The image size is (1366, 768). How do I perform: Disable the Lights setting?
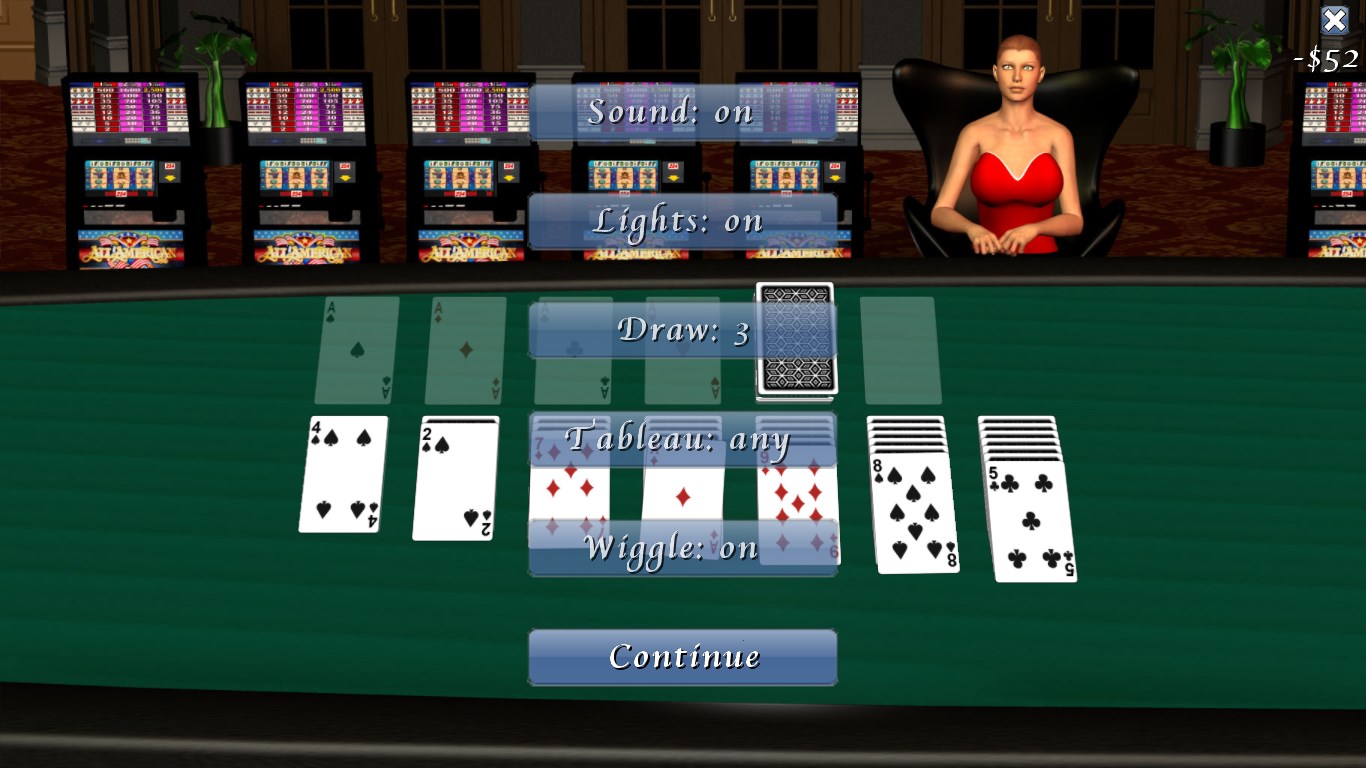(683, 220)
